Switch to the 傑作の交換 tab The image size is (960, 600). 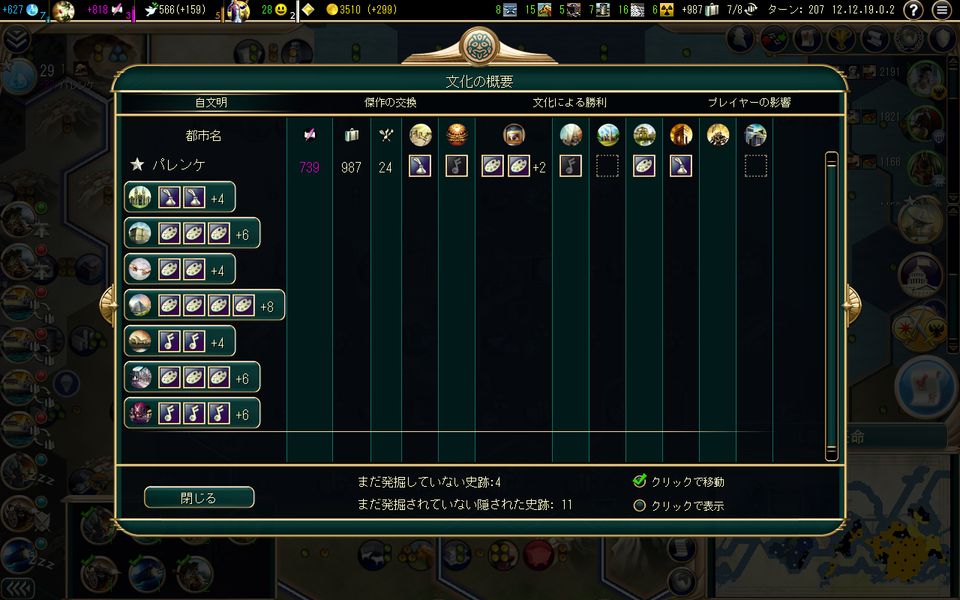tap(390, 103)
